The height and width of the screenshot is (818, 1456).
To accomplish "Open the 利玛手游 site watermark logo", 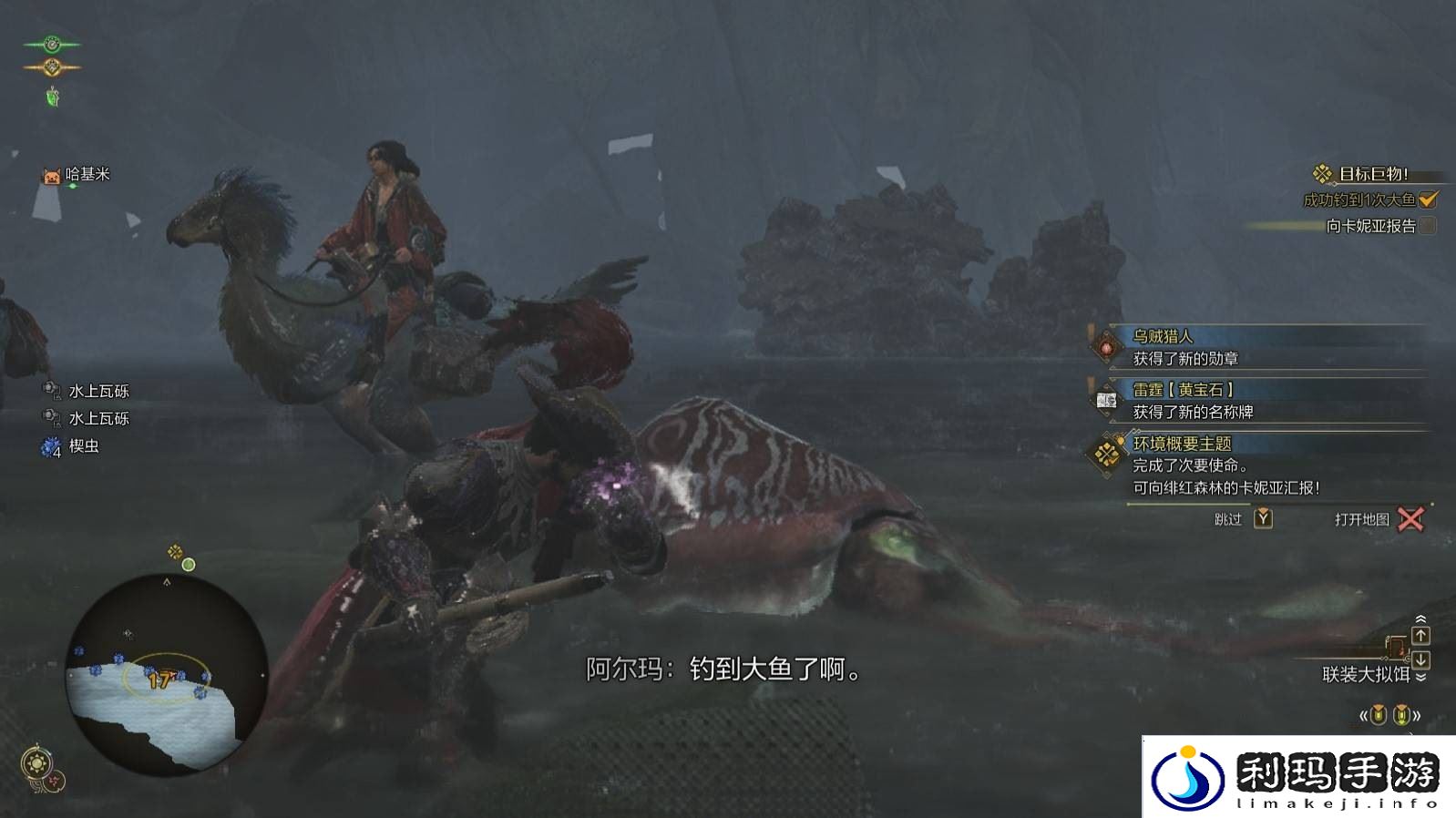I will pyautogui.click(x=1298, y=776).
